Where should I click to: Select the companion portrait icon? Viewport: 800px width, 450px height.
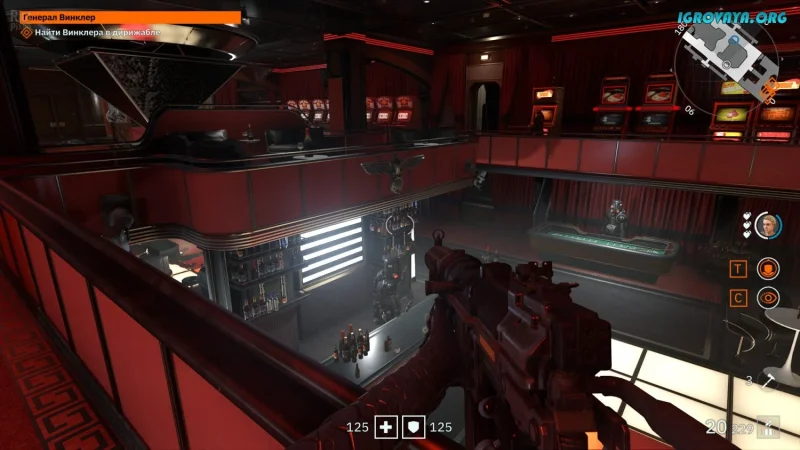(768, 225)
